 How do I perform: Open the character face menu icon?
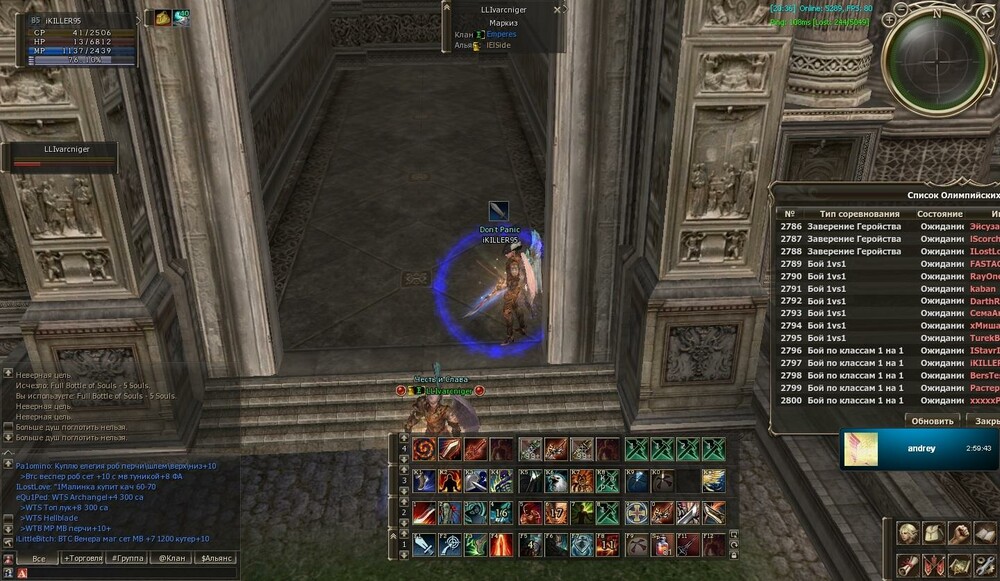click(x=908, y=534)
